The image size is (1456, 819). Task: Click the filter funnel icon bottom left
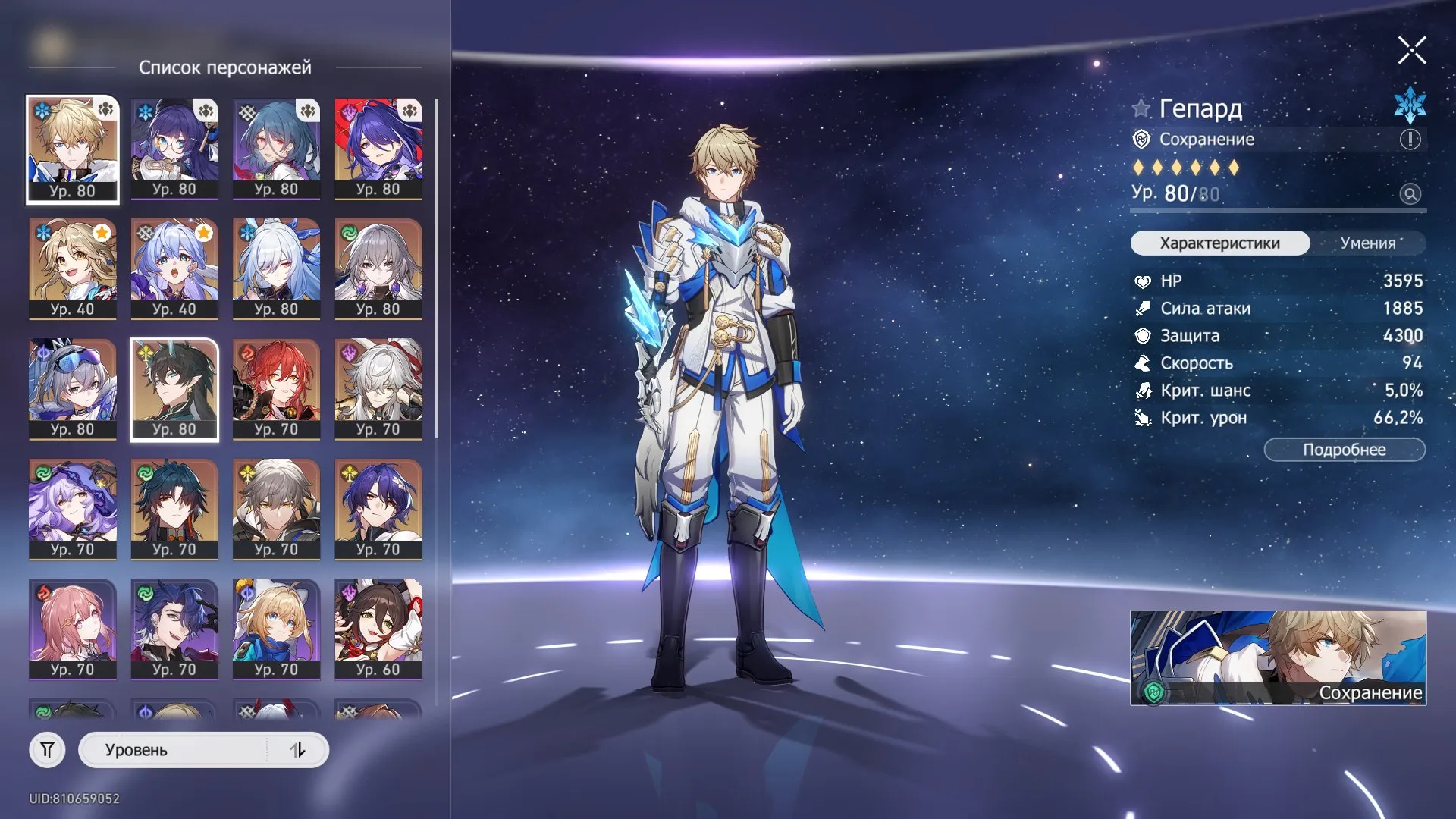tap(47, 749)
